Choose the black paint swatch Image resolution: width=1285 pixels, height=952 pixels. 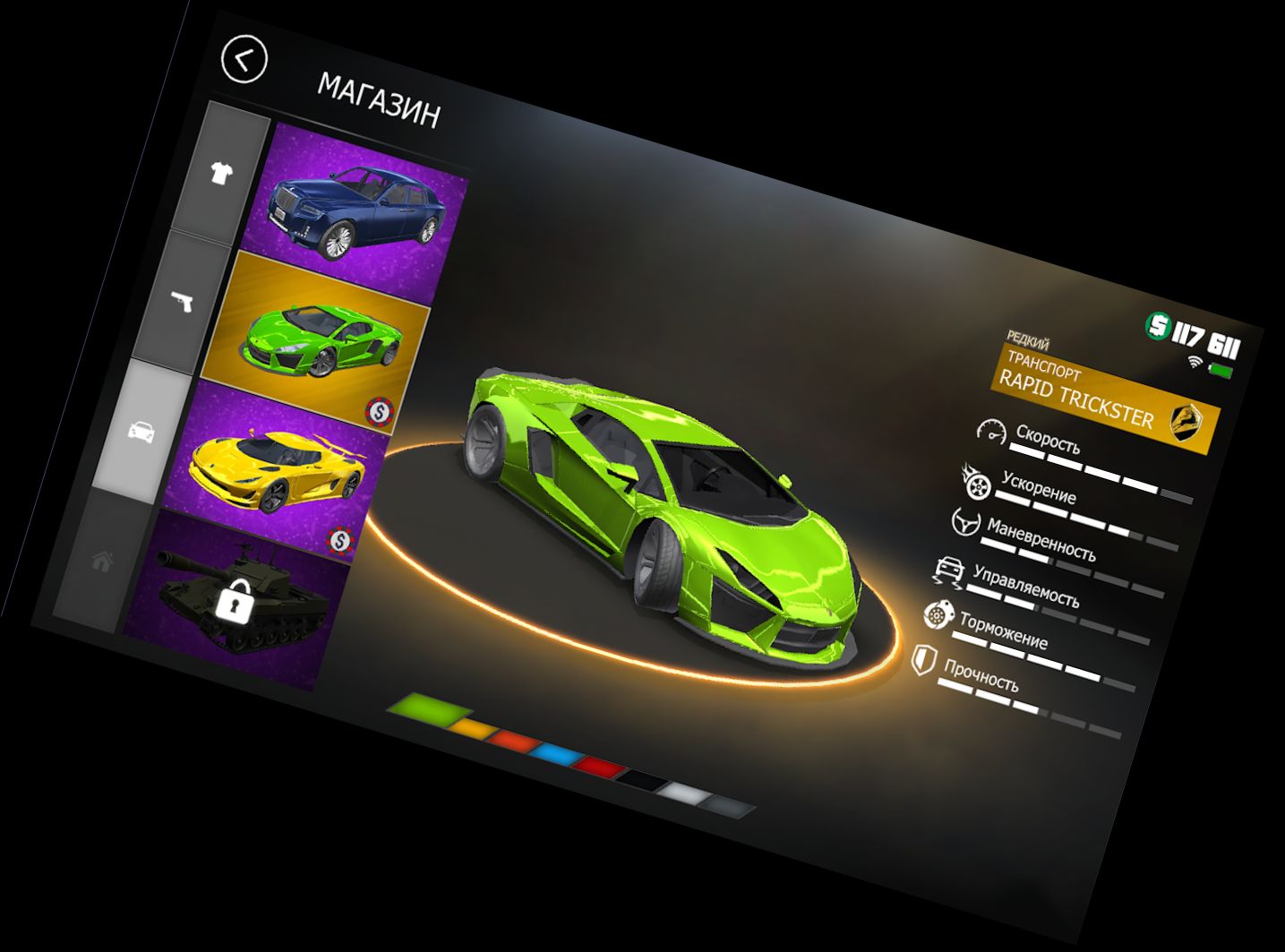[x=641, y=781]
